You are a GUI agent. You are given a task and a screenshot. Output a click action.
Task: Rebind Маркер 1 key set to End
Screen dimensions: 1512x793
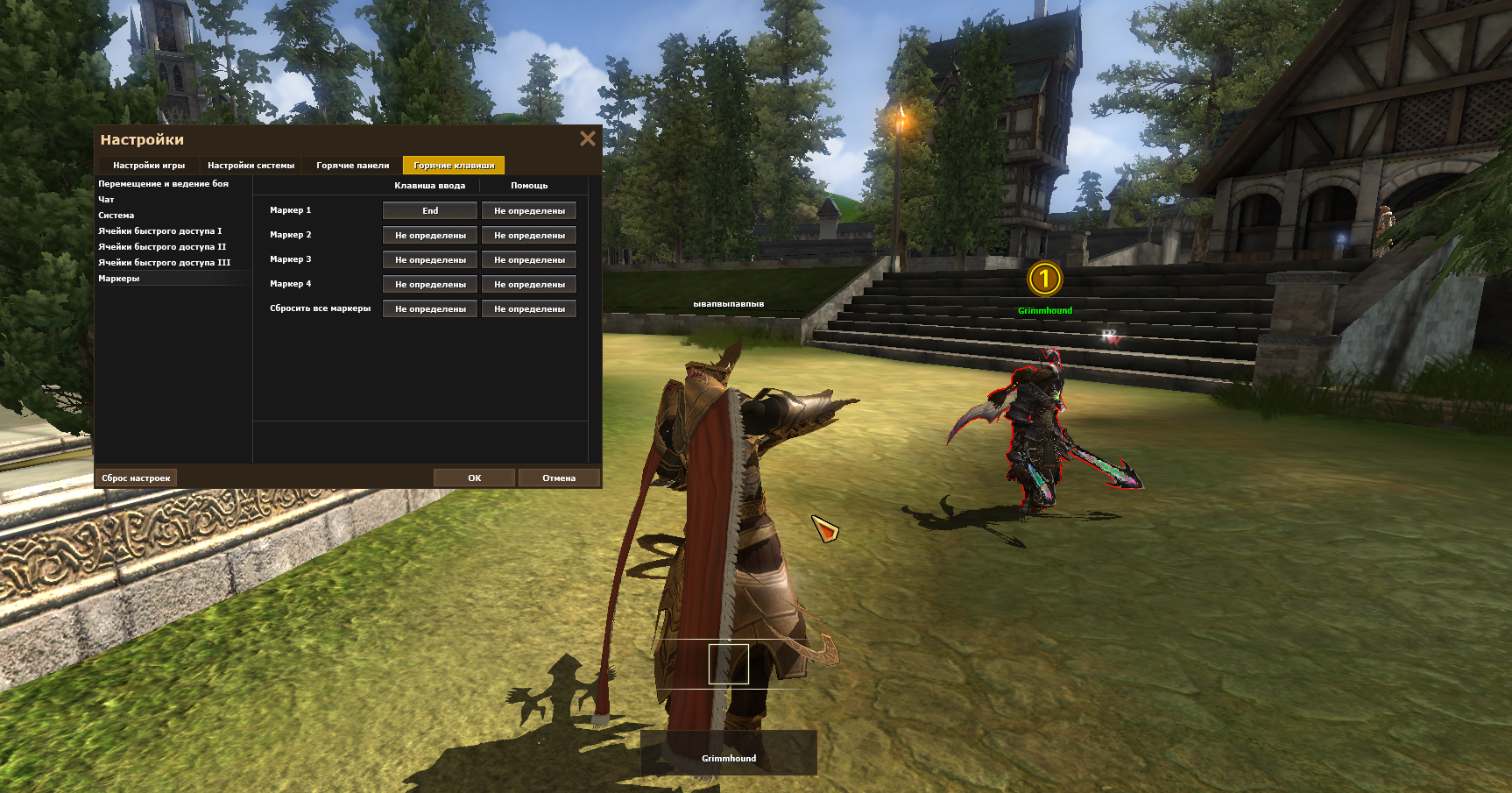430,211
